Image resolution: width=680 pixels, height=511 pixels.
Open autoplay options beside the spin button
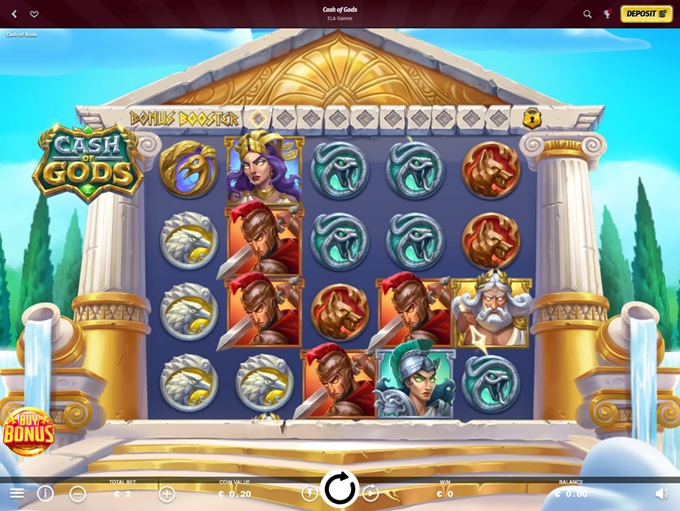[x=371, y=493]
